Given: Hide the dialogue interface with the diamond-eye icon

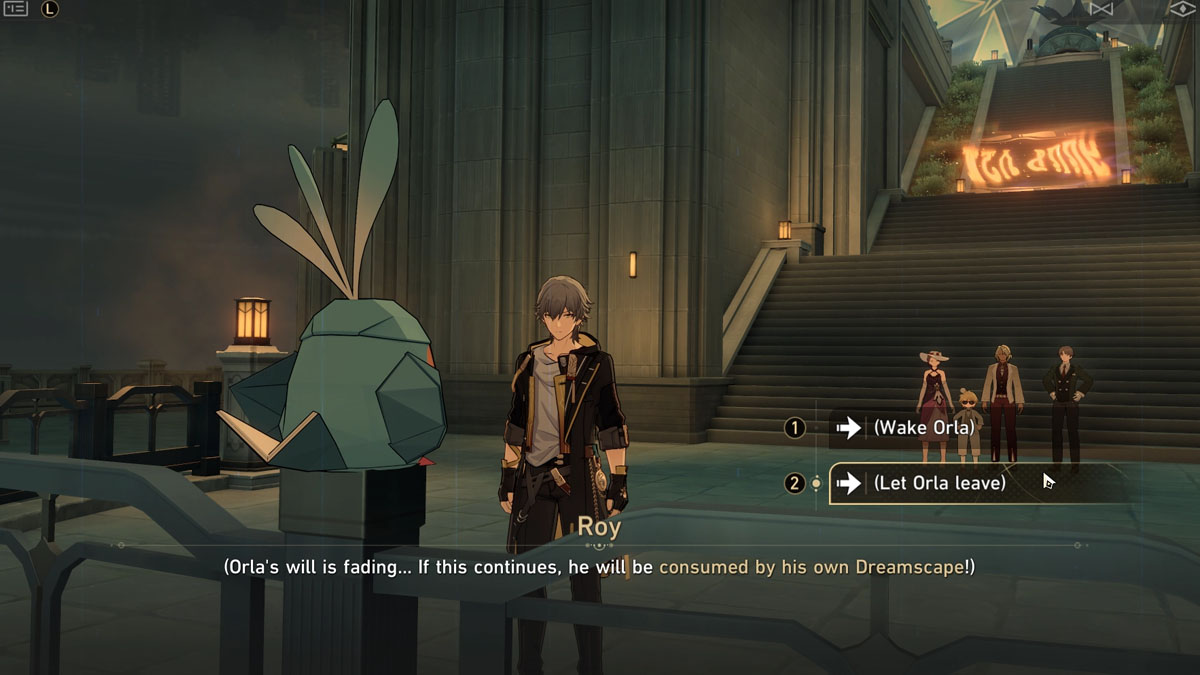Looking at the screenshot, I should point(1183,8).
